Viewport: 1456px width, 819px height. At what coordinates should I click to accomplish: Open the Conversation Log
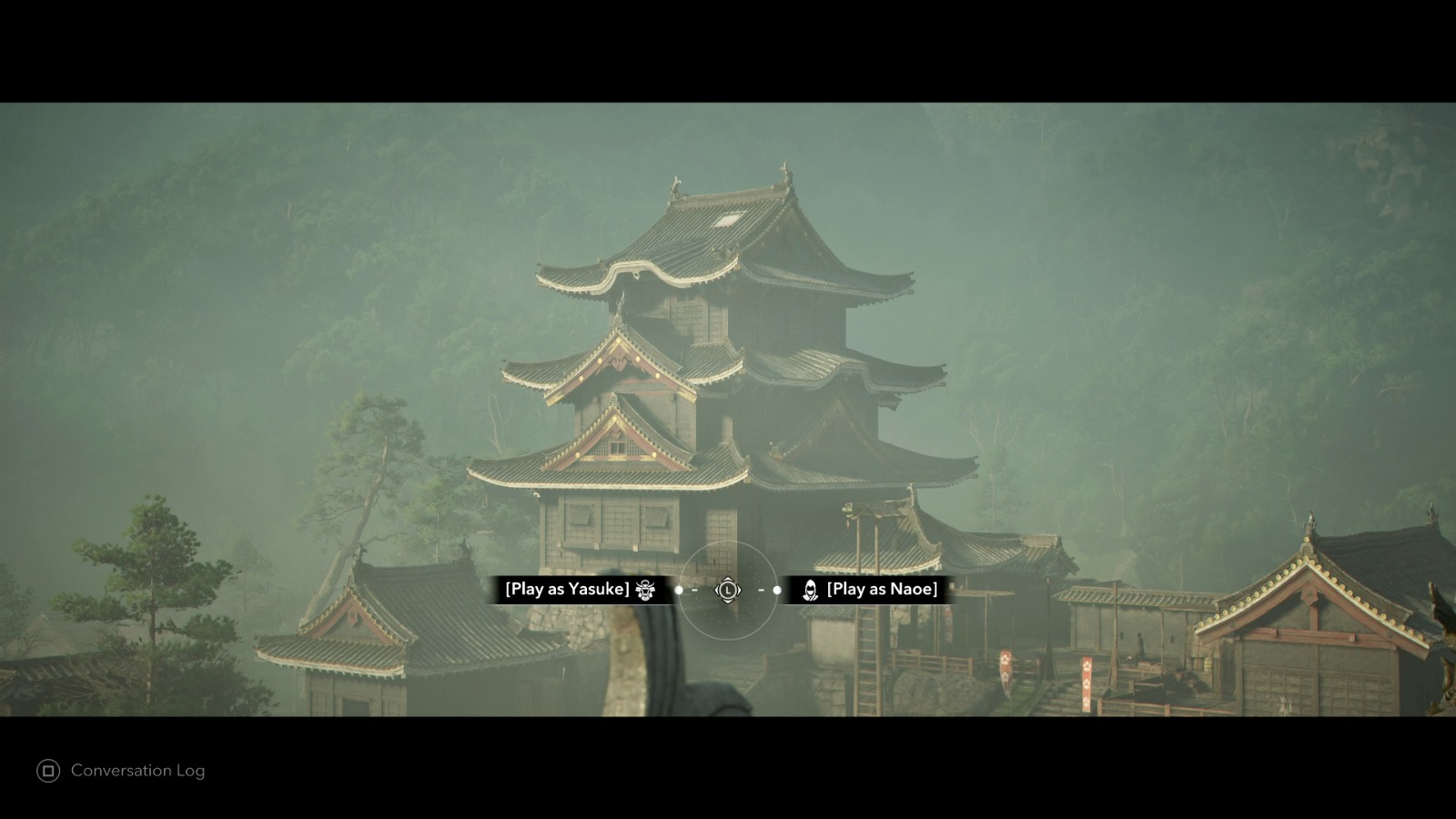136,771
